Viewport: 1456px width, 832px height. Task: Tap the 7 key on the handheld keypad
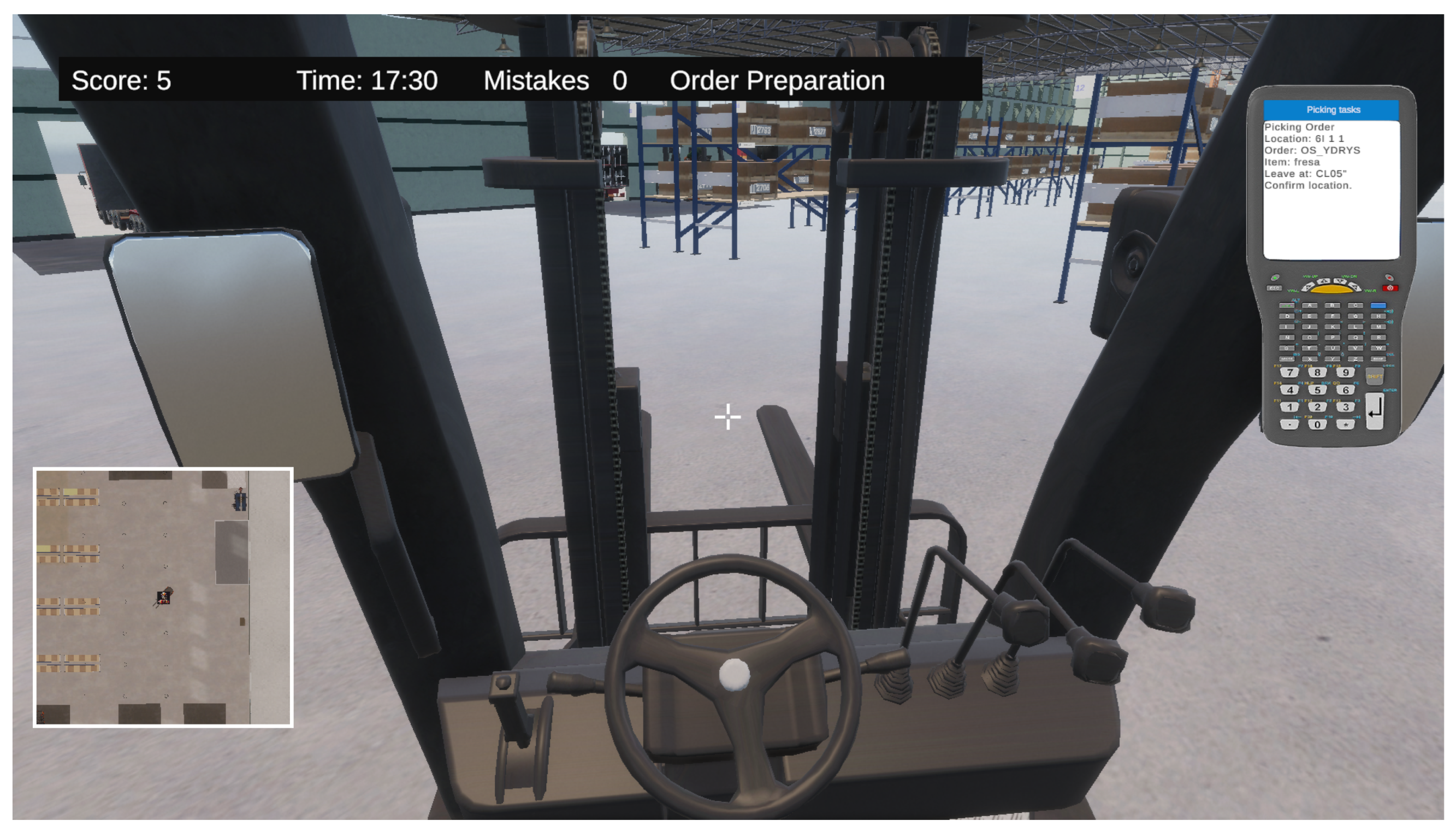pos(1289,373)
